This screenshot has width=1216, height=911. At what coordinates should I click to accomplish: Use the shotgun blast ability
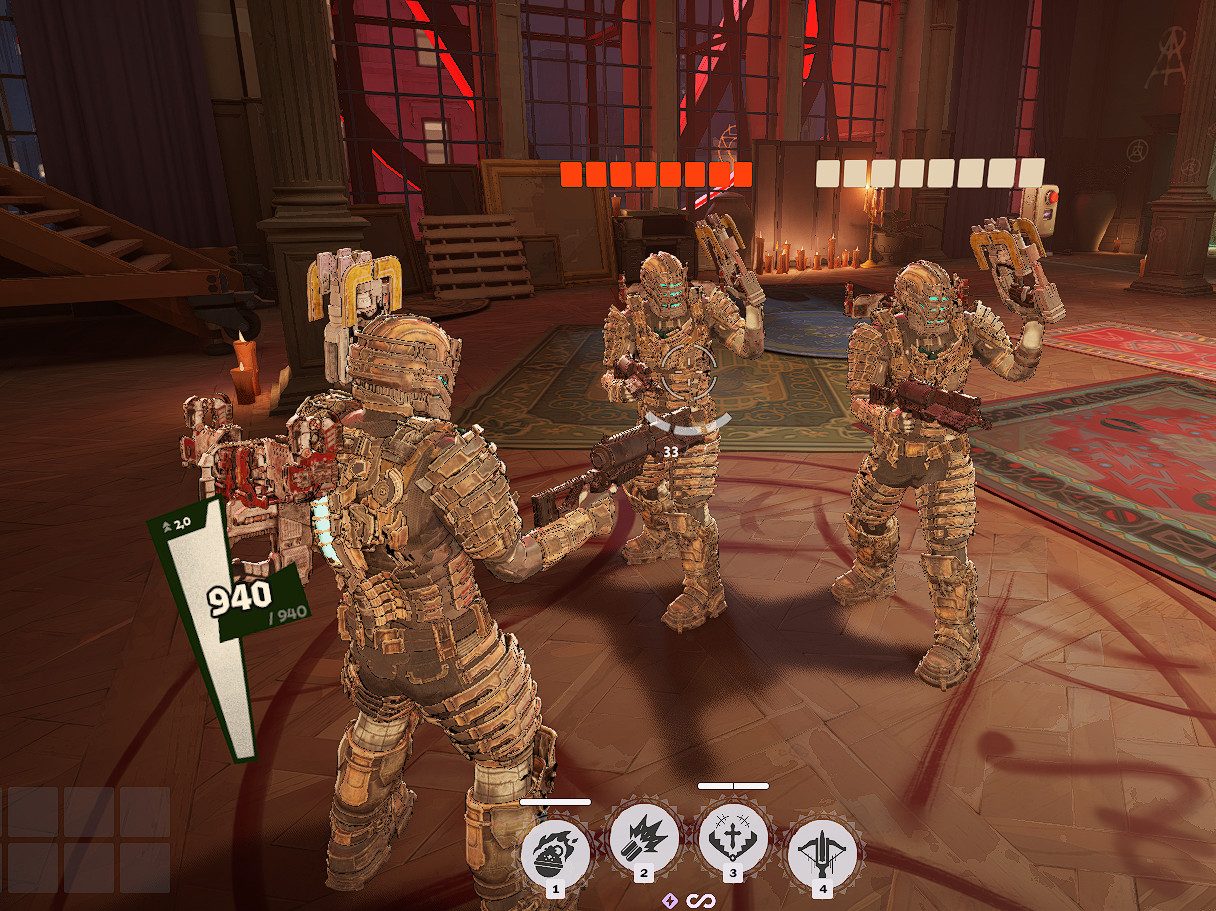click(x=644, y=838)
